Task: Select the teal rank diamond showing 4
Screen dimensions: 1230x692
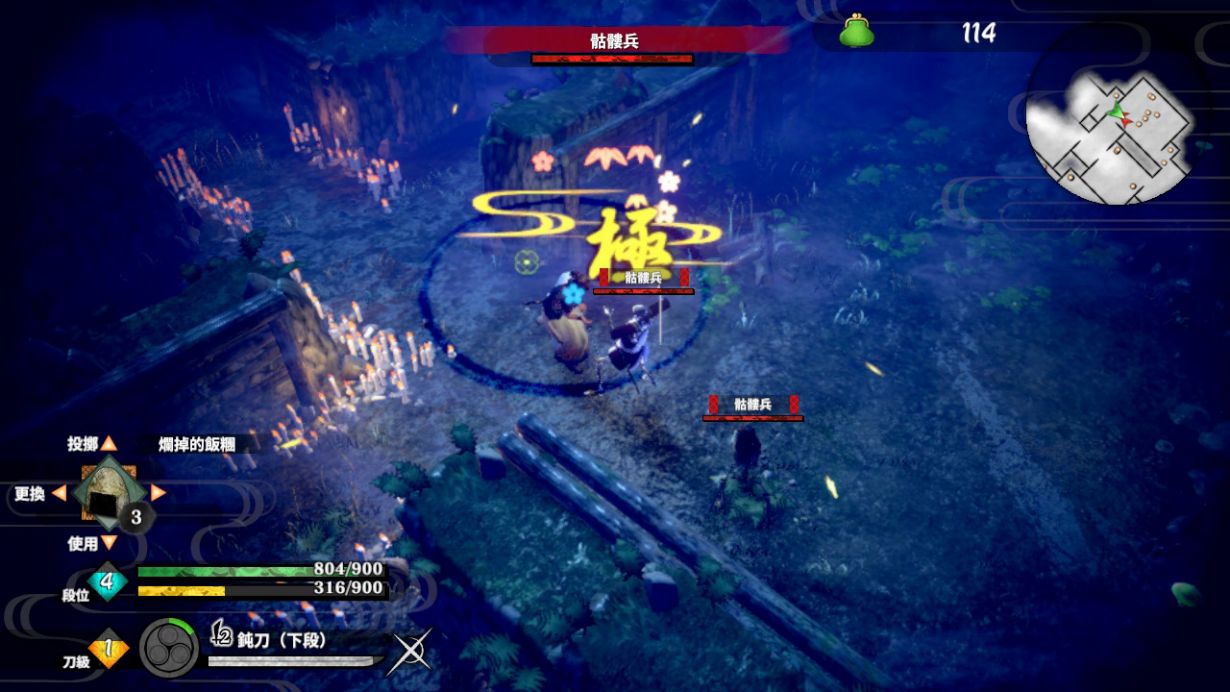Action: 108,579
